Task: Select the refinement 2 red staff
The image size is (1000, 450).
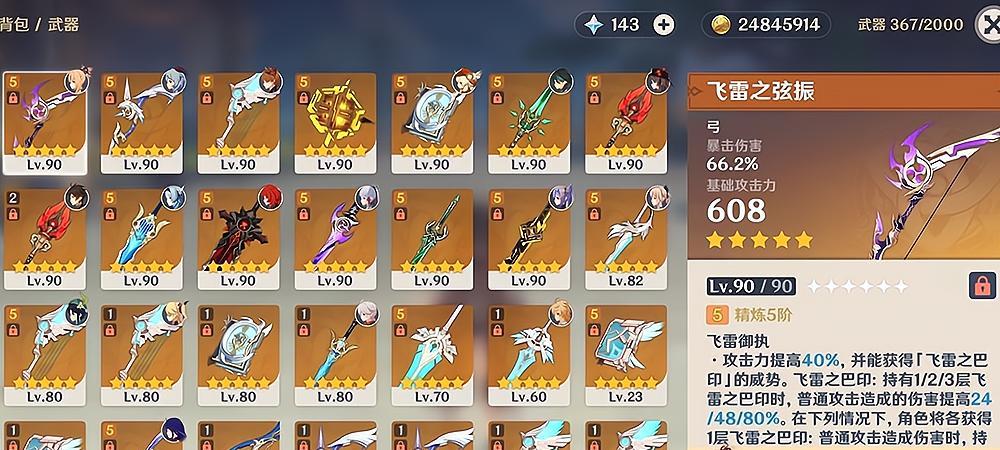Action: pyautogui.click(x=44, y=234)
